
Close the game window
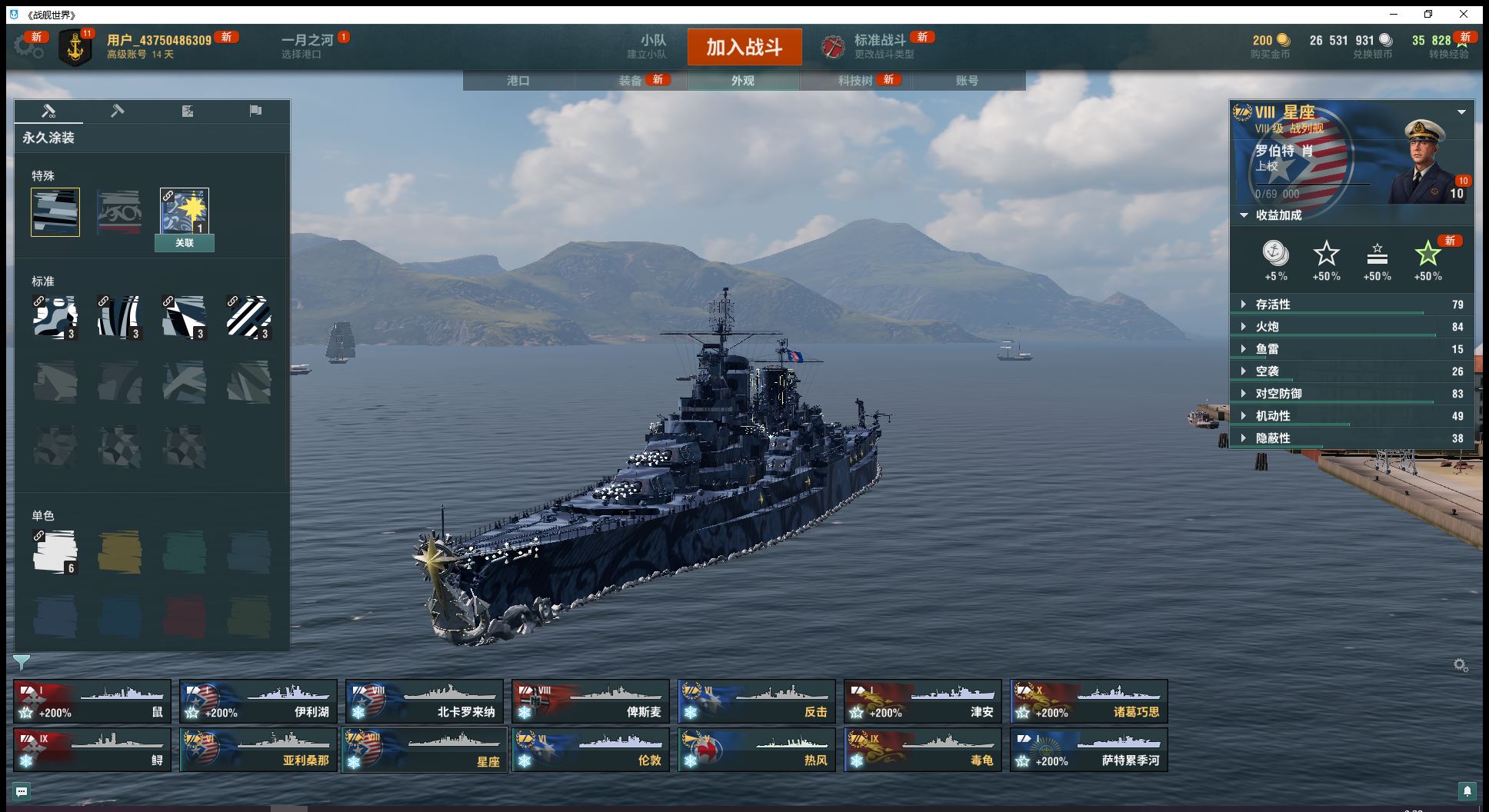point(1464,14)
